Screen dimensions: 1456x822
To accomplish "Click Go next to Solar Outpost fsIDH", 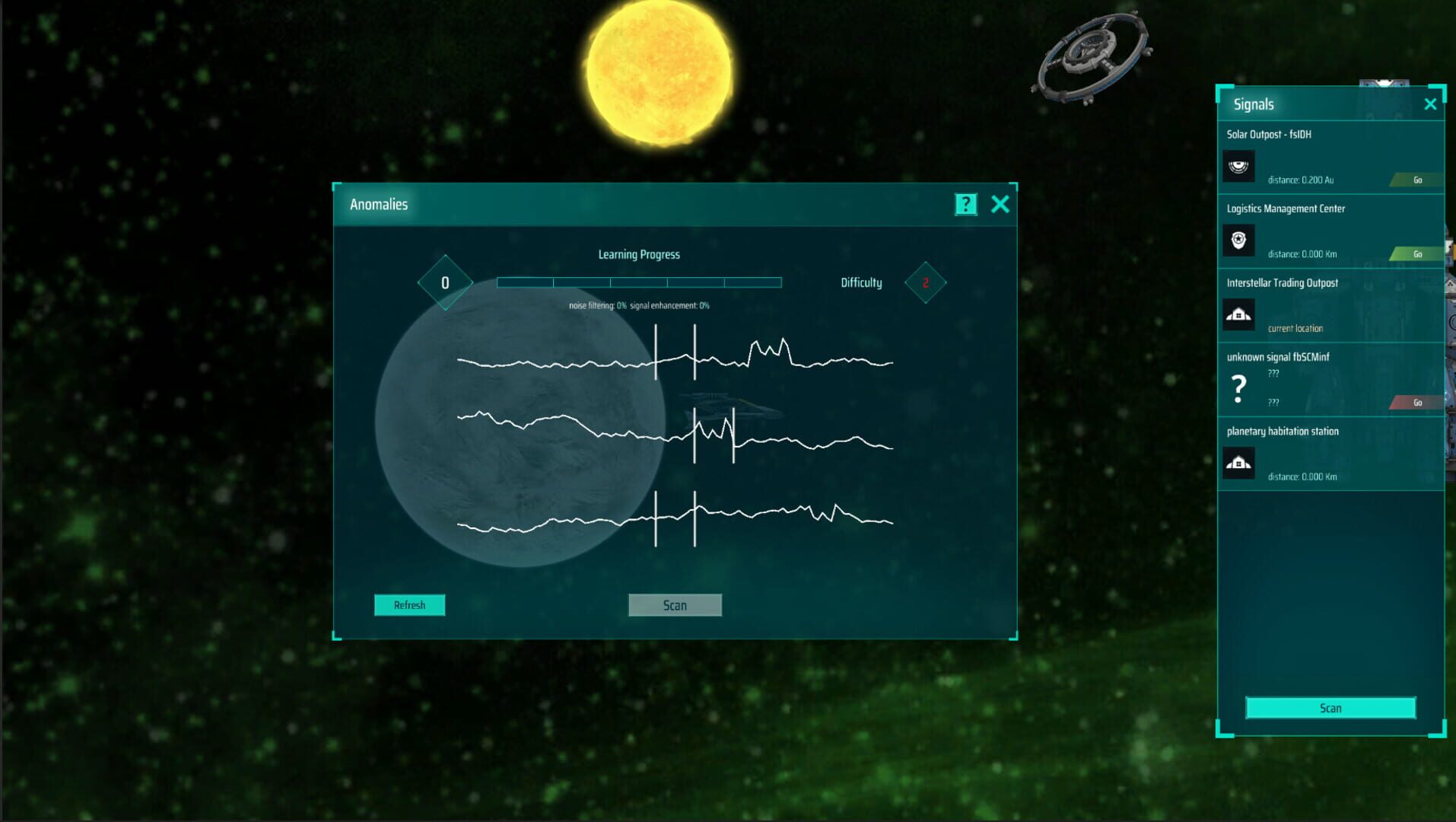I will pyautogui.click(x=1416, y=180).
